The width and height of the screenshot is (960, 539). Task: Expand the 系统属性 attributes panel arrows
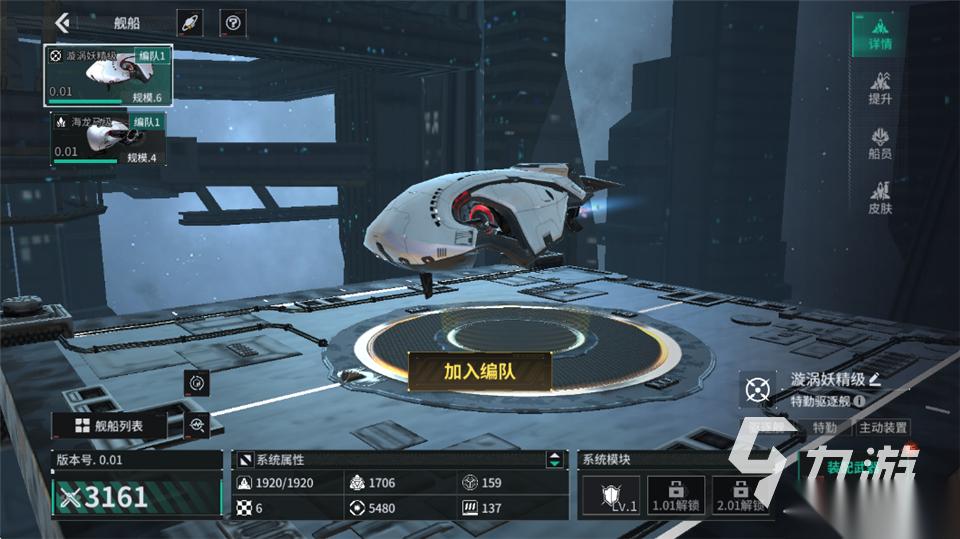[553, 460]
